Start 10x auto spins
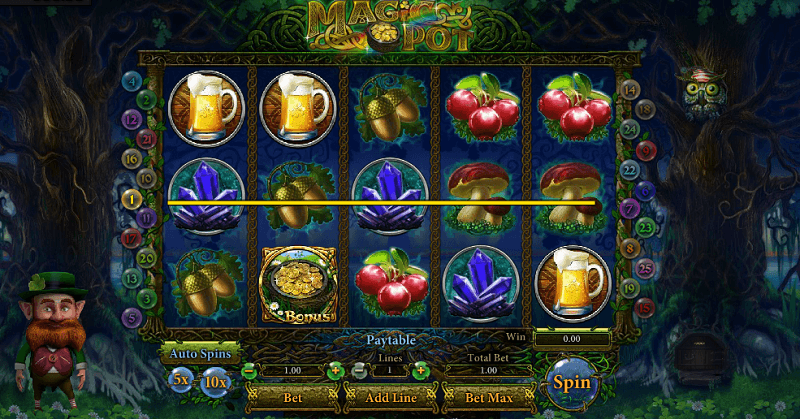 pyautogui.click(x=214, y=380)
